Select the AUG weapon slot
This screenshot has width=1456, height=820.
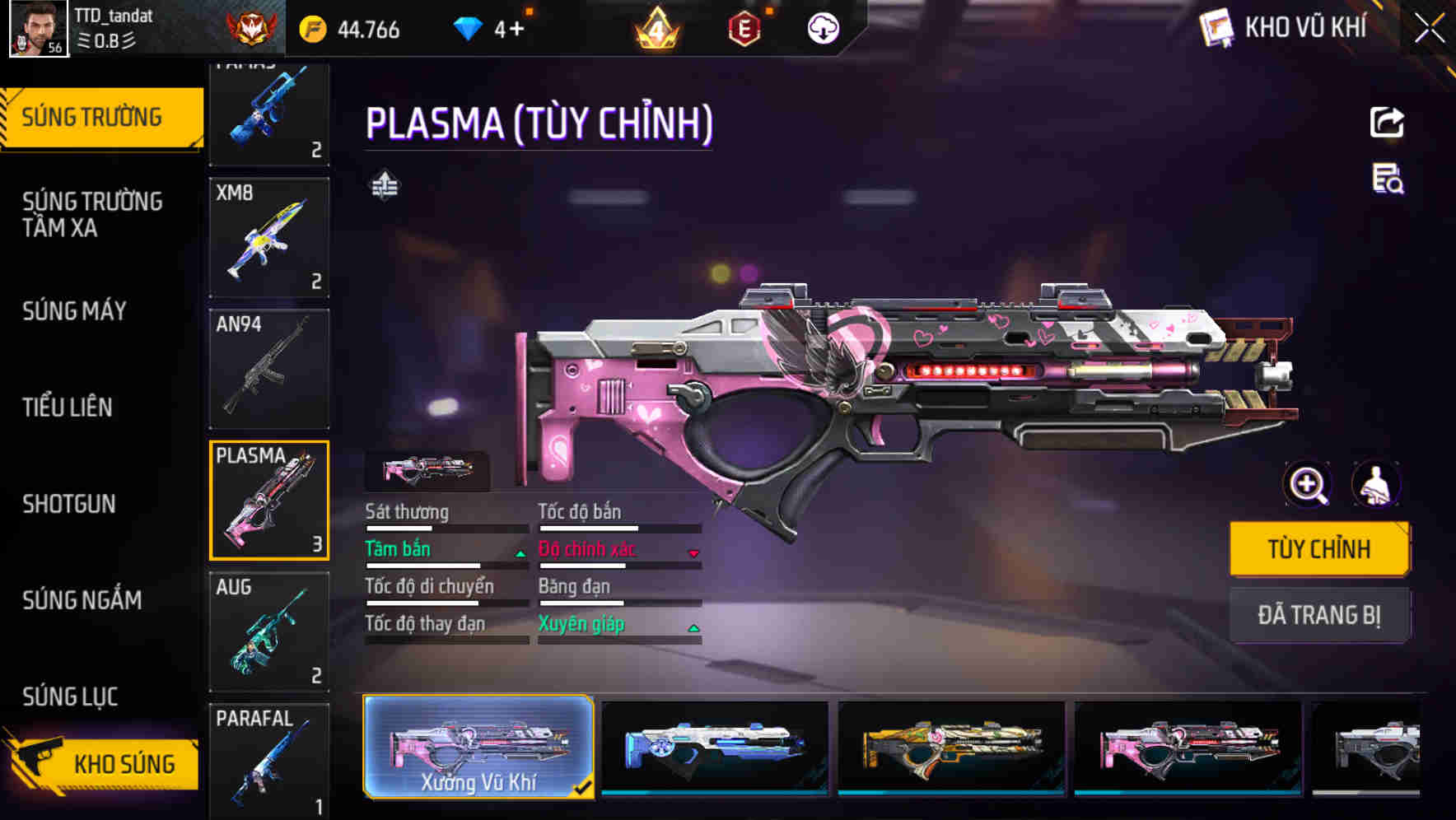coord(269,631)
